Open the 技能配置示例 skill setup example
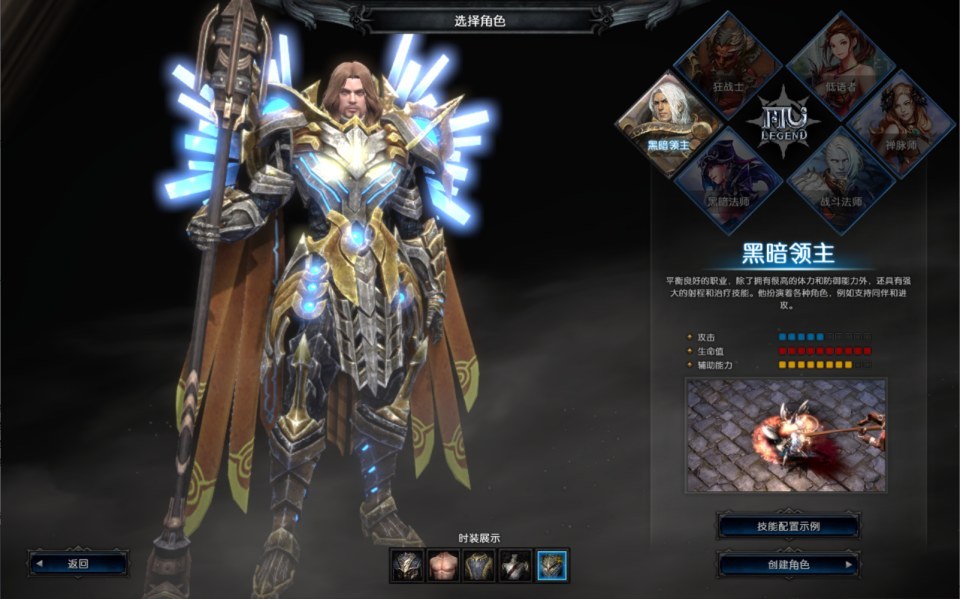The image size is (960, 599). pyautogui.click(x=788, y=526)
